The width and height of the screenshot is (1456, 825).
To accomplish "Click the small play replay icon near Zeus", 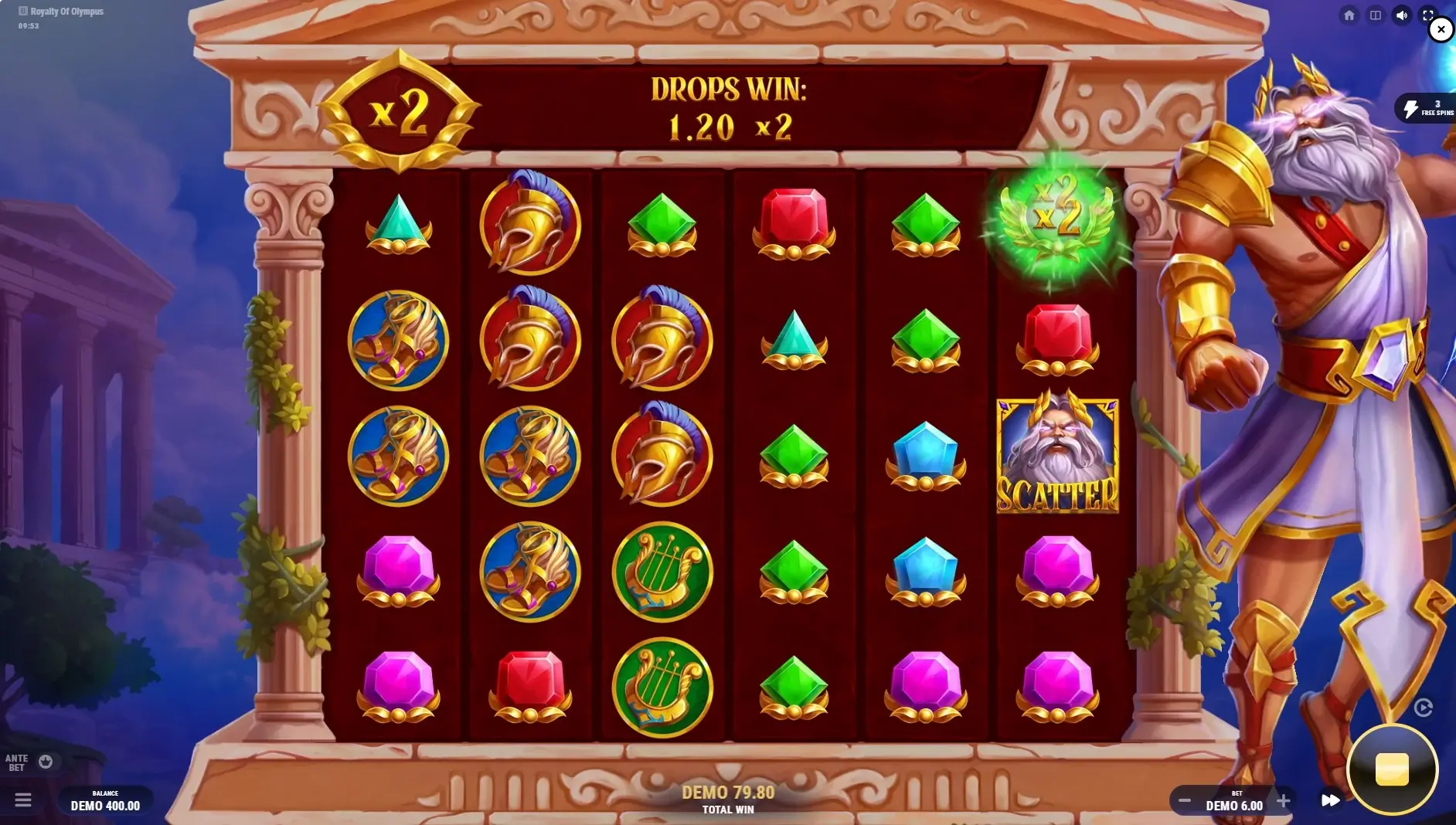I will click(1422, 708).
